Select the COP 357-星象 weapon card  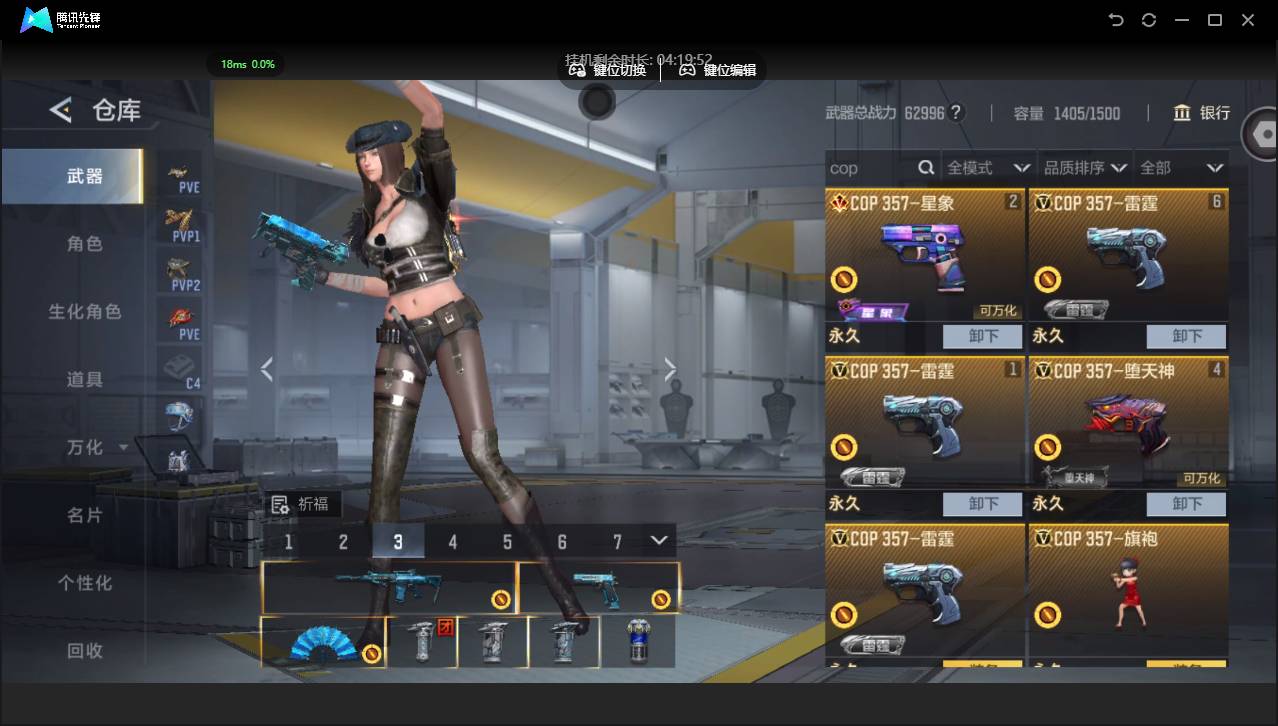click(925, 255)
